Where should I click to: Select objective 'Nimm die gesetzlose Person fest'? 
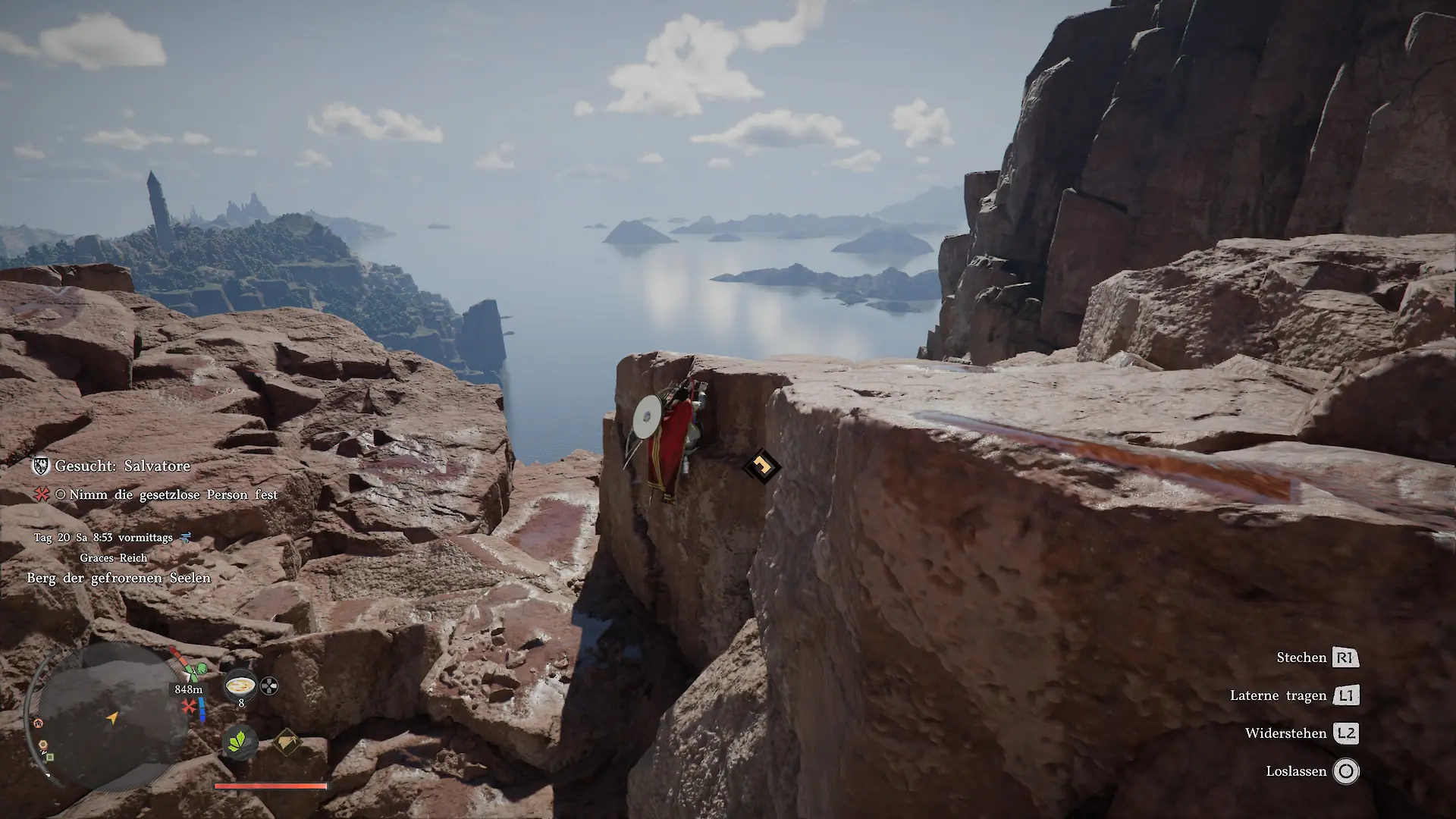173,494
